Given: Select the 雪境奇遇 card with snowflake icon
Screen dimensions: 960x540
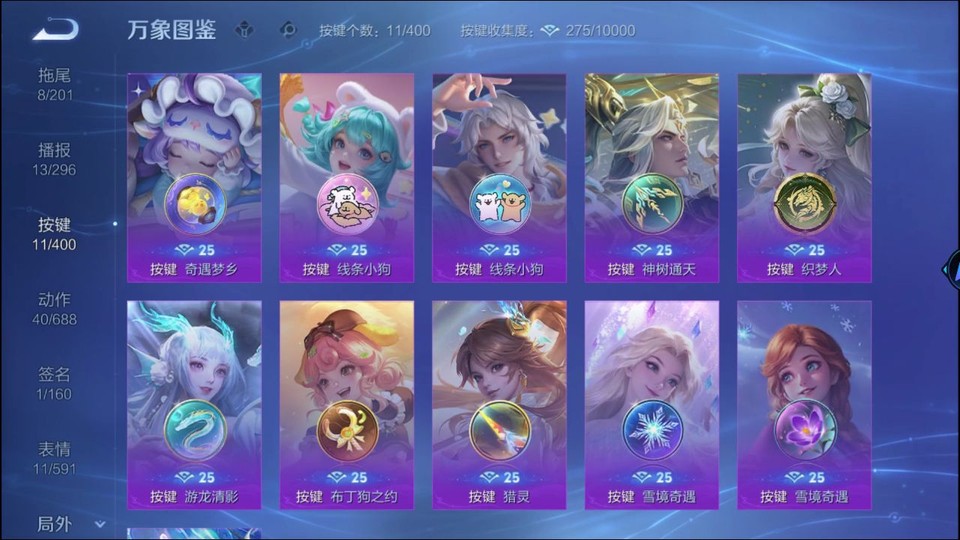Looking at the screenshot, I should 652,405.
